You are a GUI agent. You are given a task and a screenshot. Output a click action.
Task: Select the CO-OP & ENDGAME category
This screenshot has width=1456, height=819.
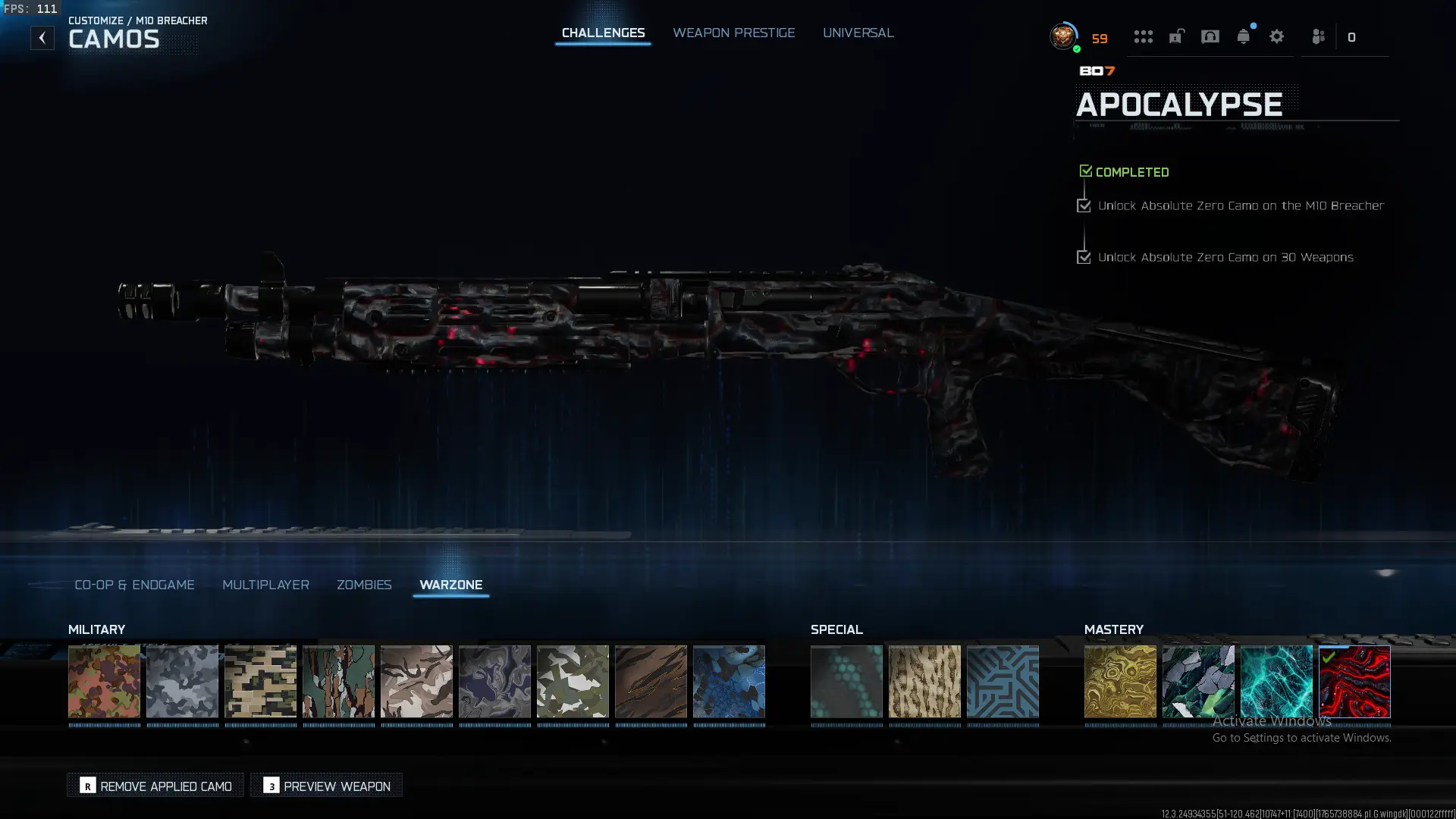pyautogui.click(x=134, y=585)
